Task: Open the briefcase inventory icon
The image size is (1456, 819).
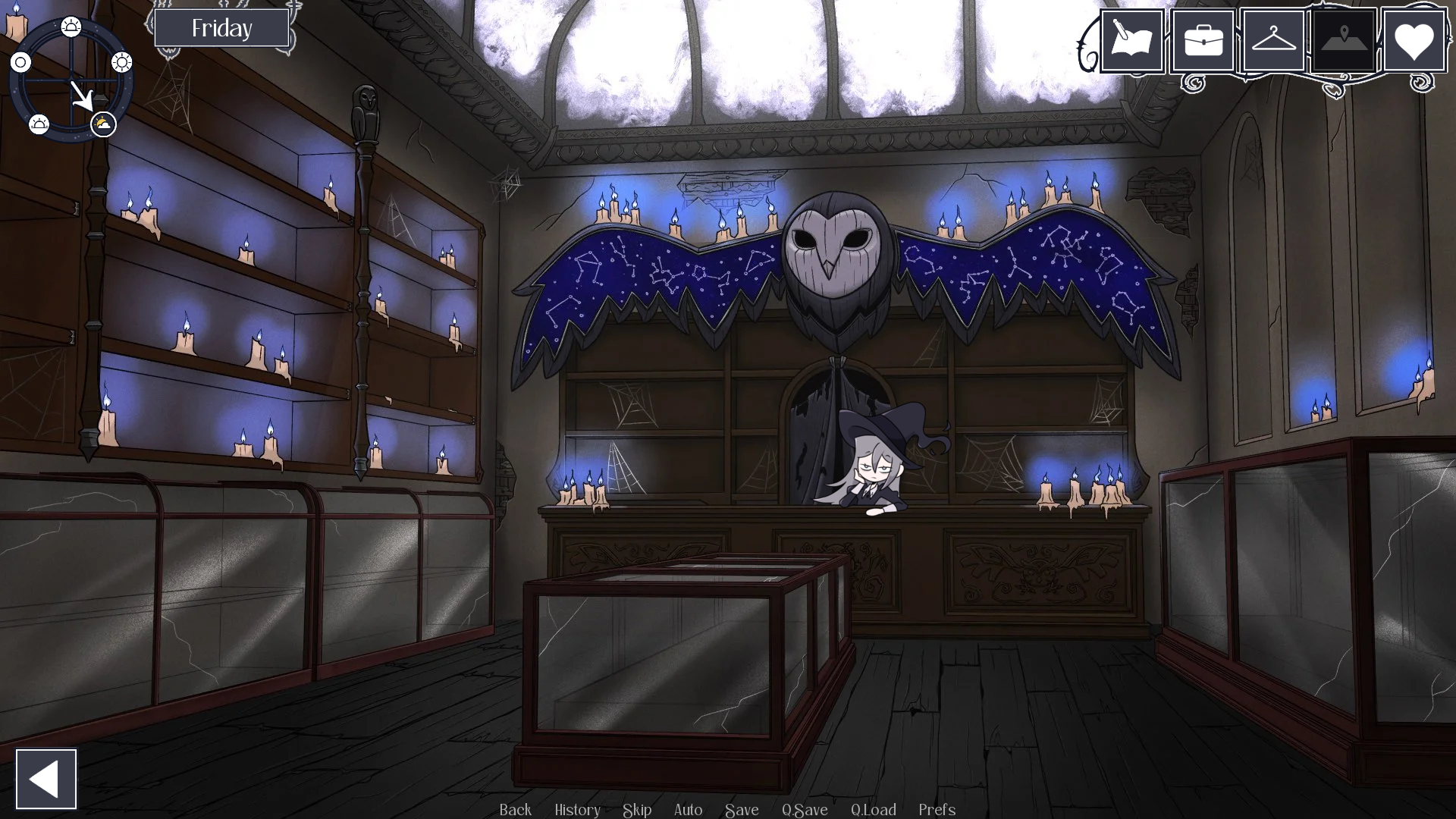Action: point(1203,40)
